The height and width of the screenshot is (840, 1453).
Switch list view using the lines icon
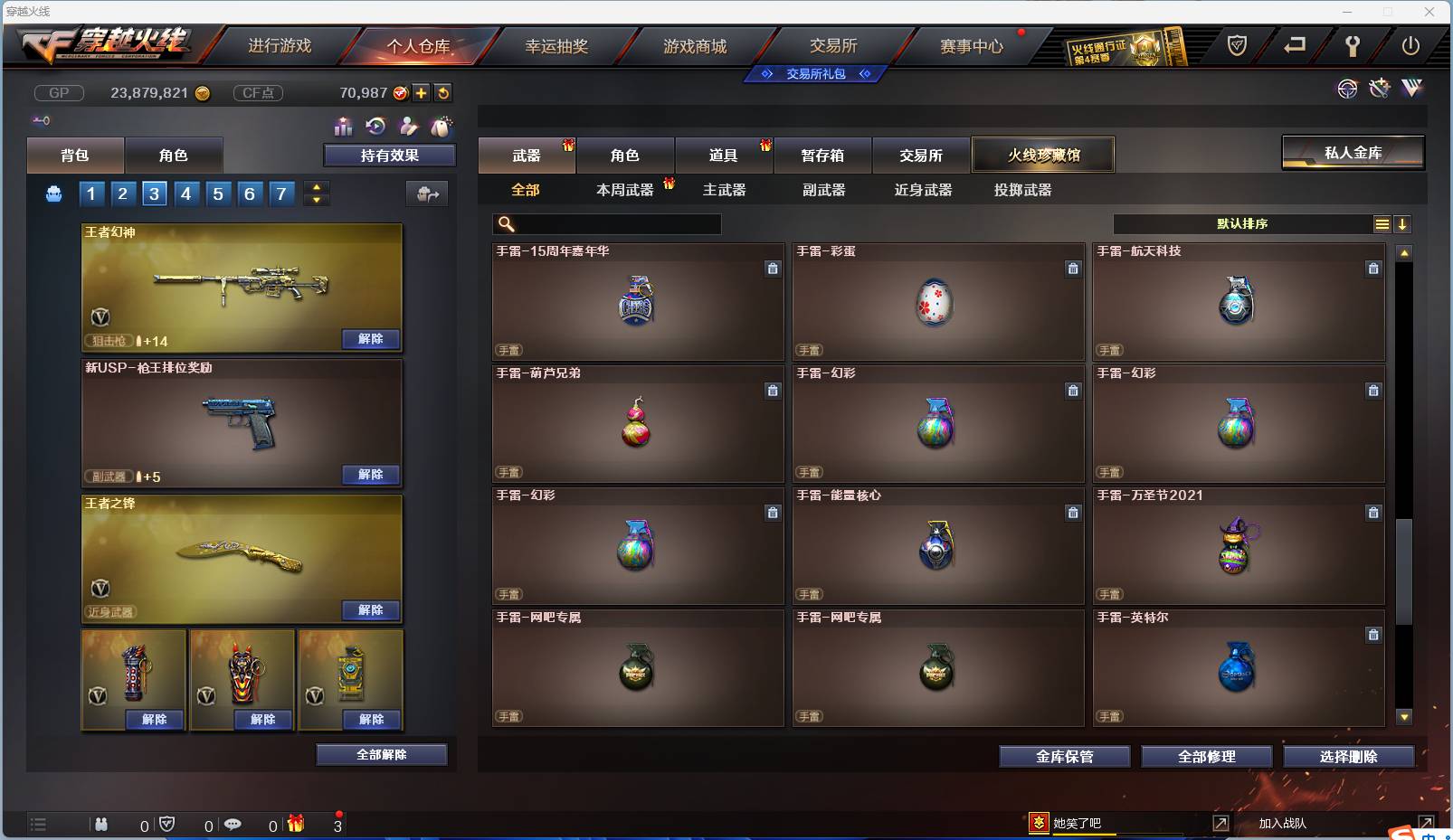pos(1382,223)
